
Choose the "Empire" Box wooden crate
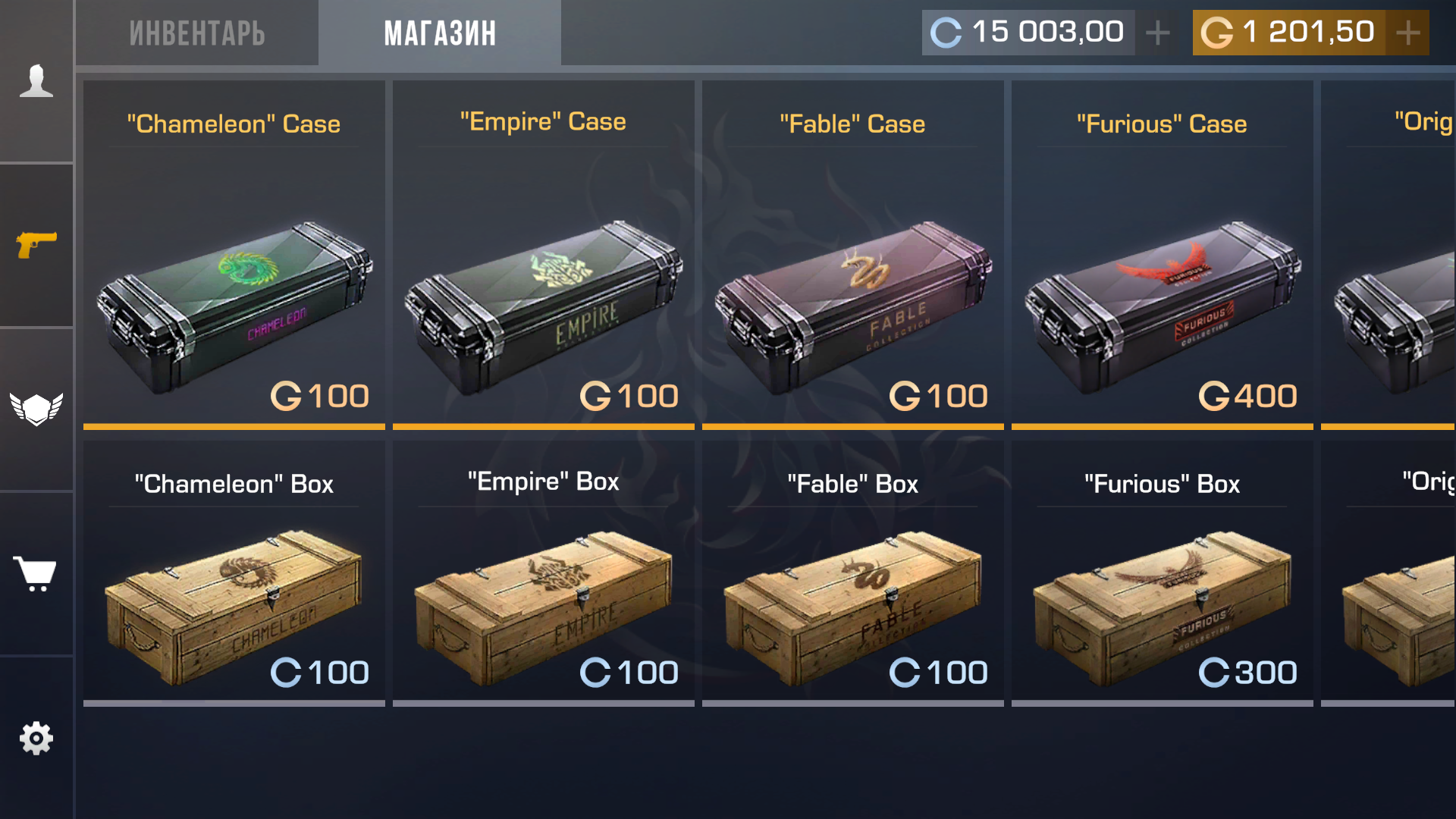[x=544, y=573]
